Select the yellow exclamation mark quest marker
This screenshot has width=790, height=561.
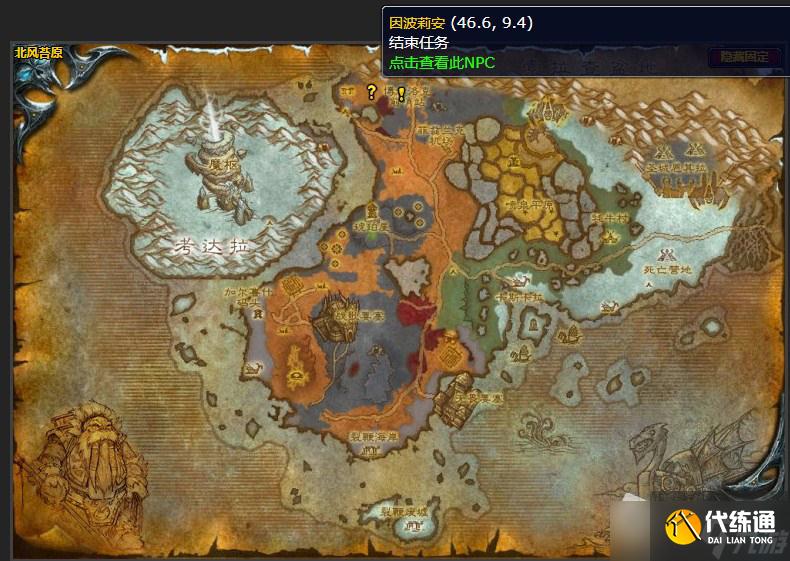pos(401,94)
